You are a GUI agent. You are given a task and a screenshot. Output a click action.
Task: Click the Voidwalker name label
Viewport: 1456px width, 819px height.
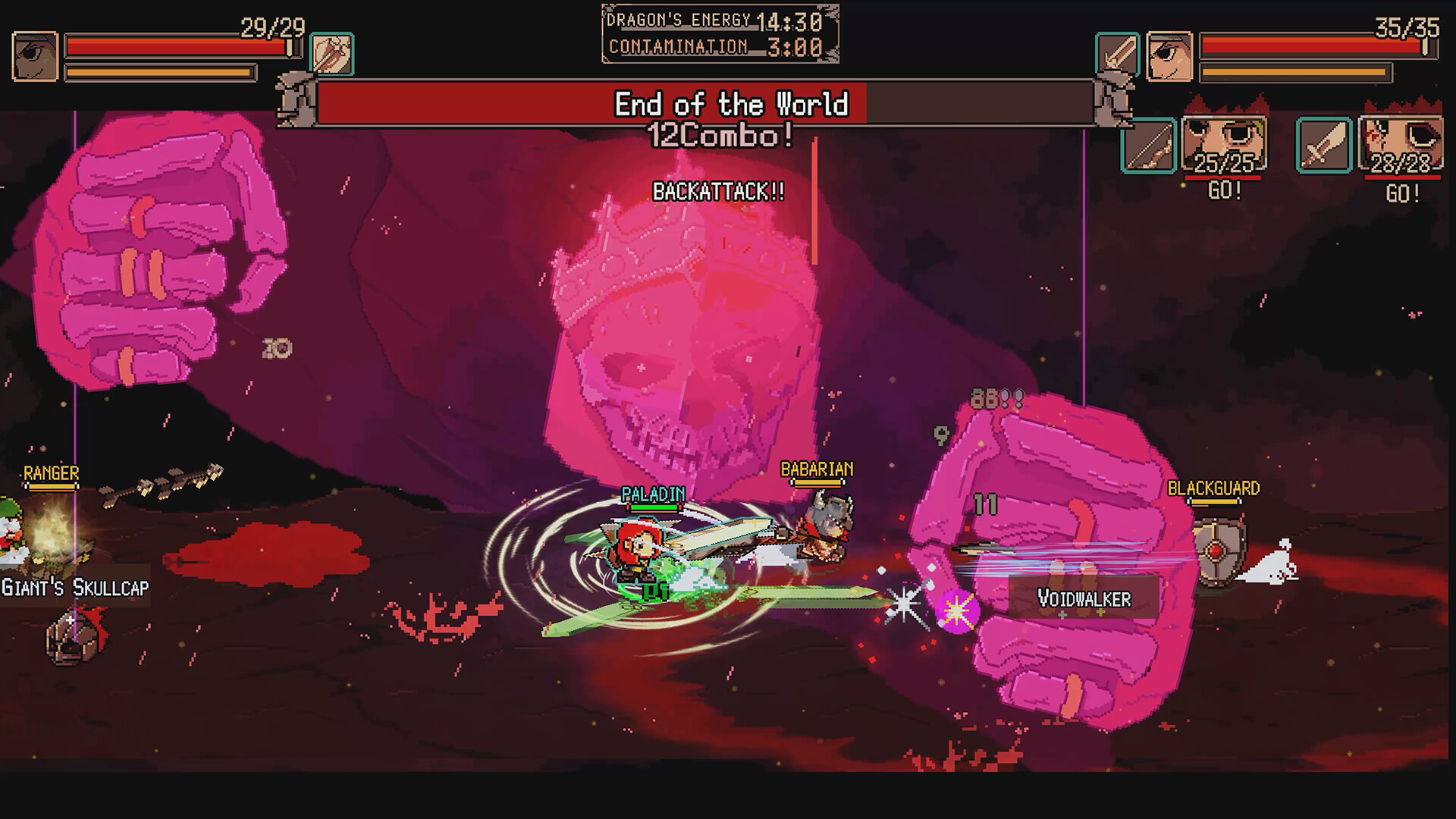pos(1084,598)
